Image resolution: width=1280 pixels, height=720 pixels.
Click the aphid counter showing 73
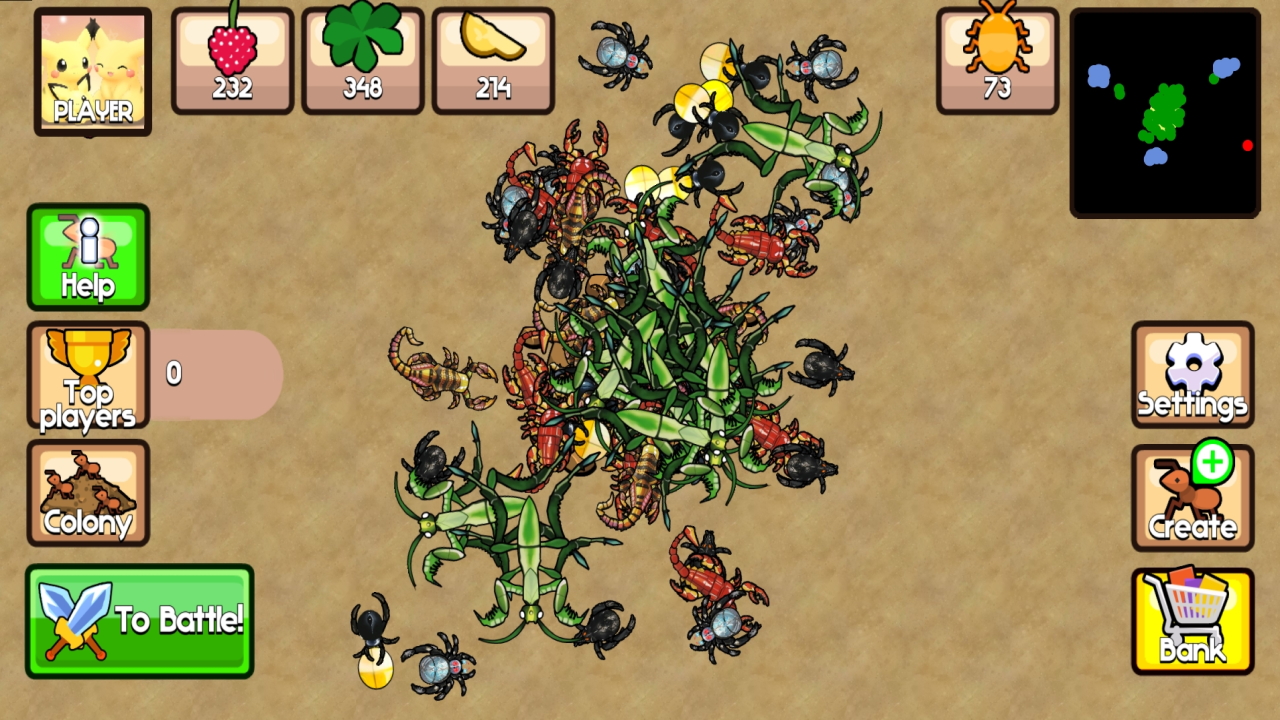996,60
